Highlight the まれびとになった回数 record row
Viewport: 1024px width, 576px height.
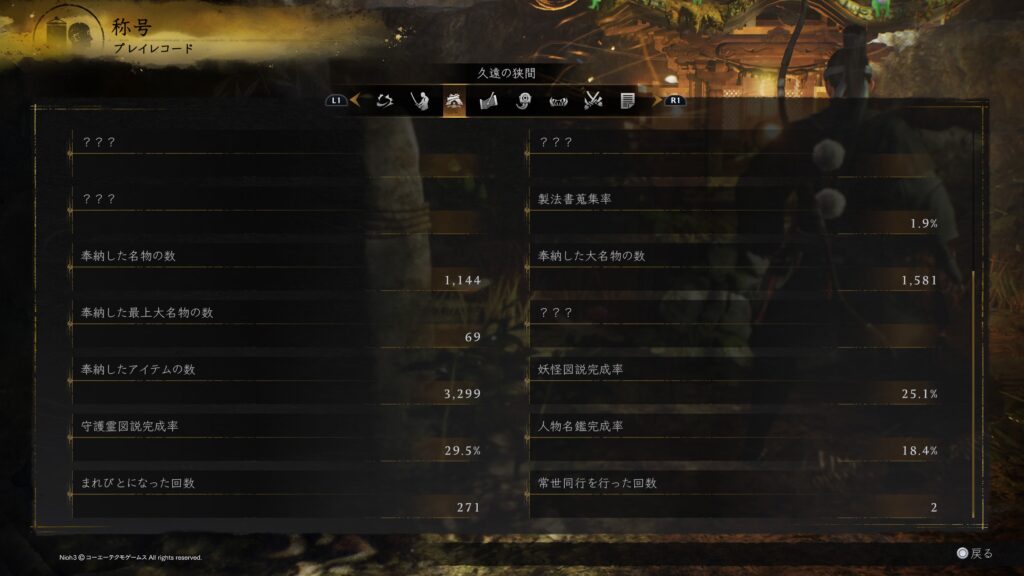click(280, 496)
